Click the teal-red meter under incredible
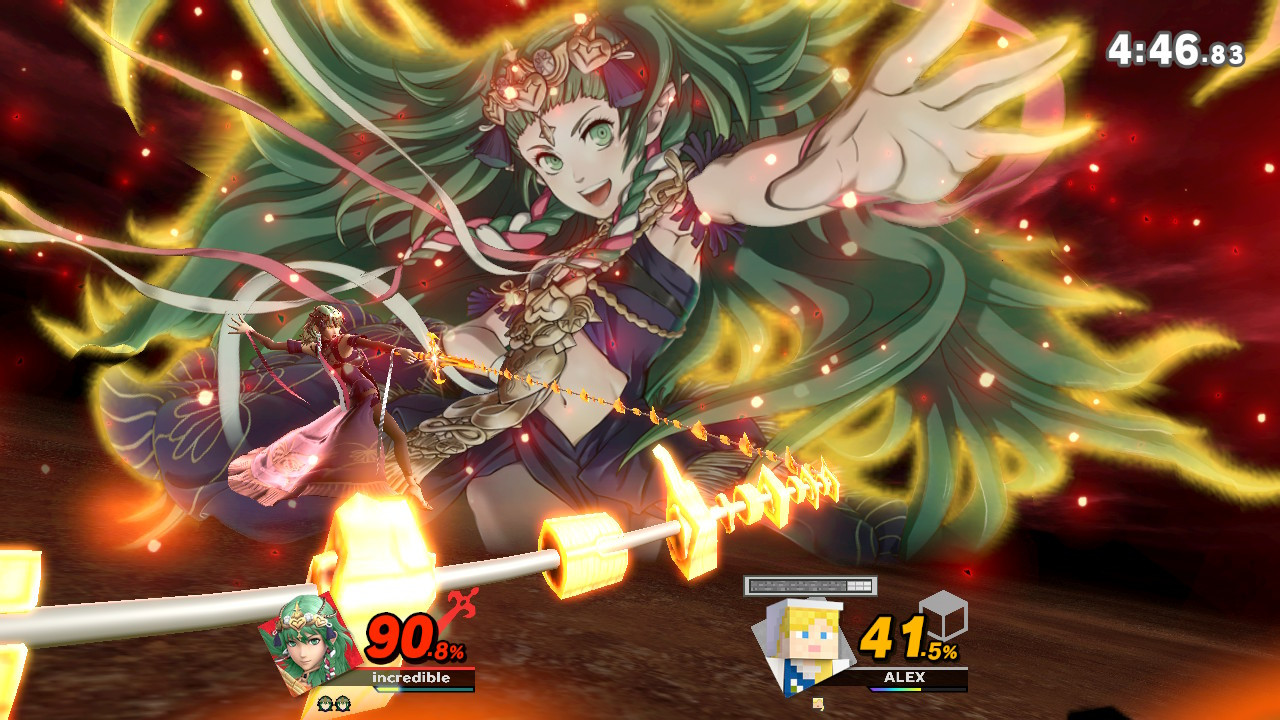 click(425, 690)
